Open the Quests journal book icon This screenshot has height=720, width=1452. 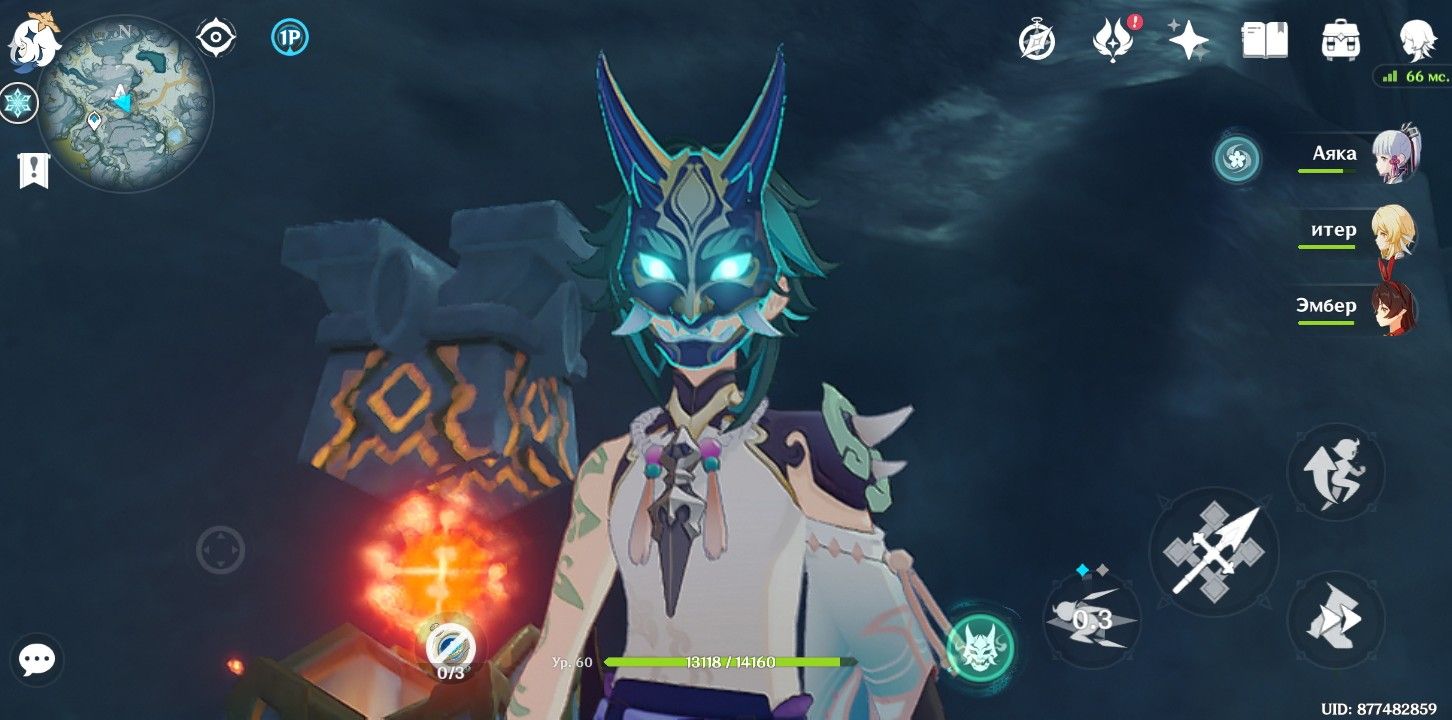(x=1265, y=40)
